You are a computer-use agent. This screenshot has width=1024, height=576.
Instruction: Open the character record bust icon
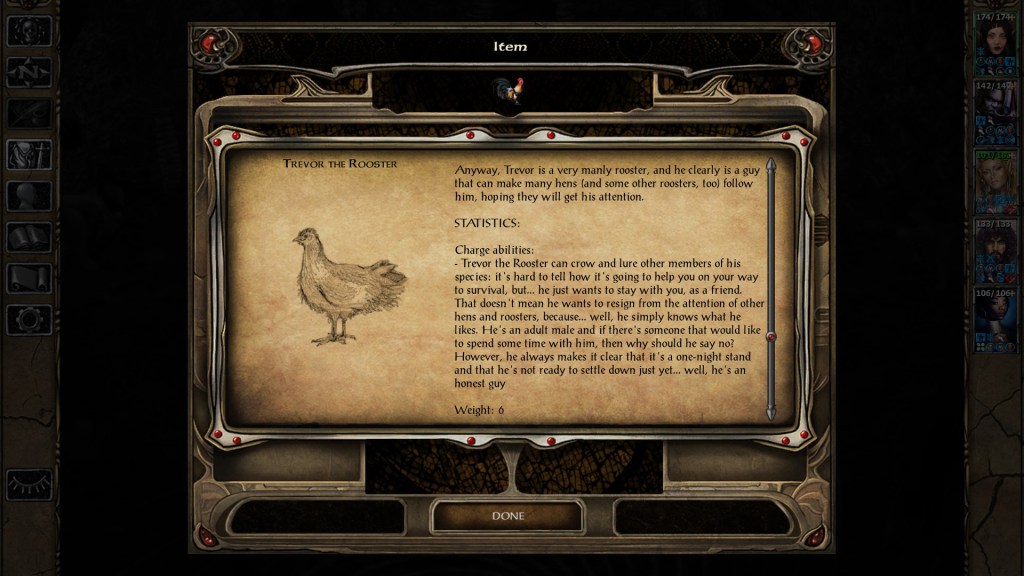tap(29, 196)
